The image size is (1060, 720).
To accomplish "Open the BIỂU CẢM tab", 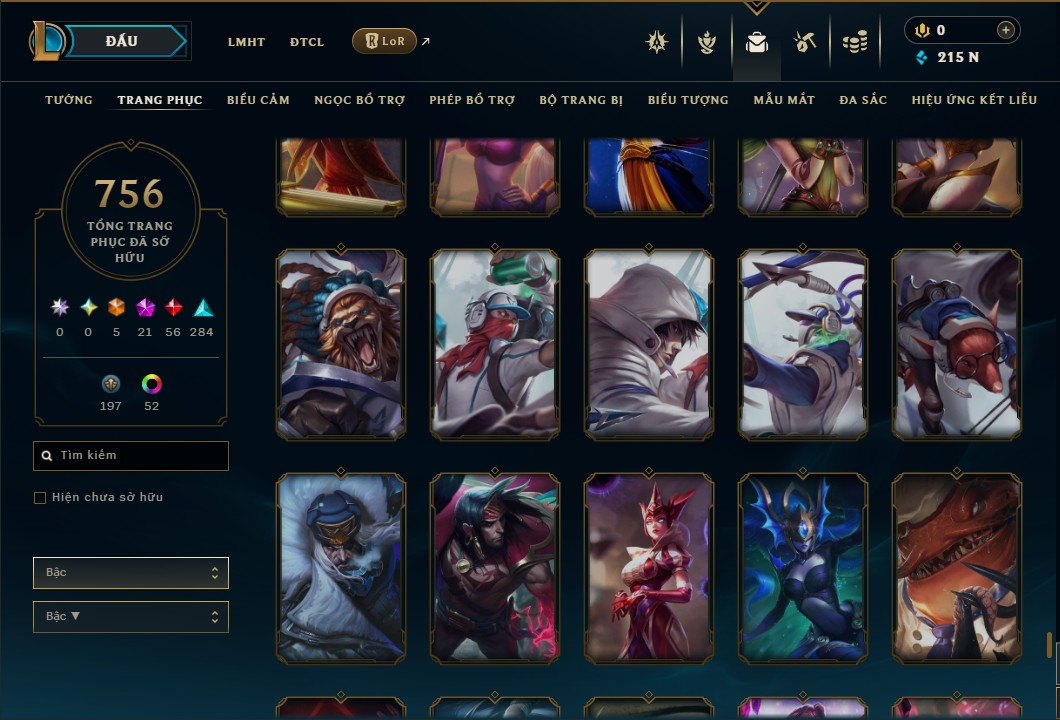I will pos(258,100).
